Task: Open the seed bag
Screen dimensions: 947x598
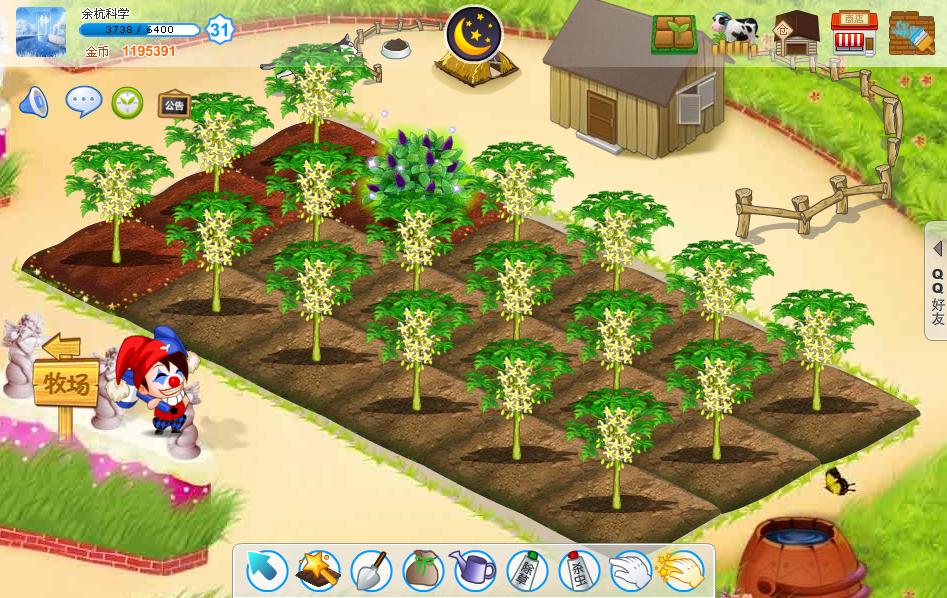Action: pos(423,571)
